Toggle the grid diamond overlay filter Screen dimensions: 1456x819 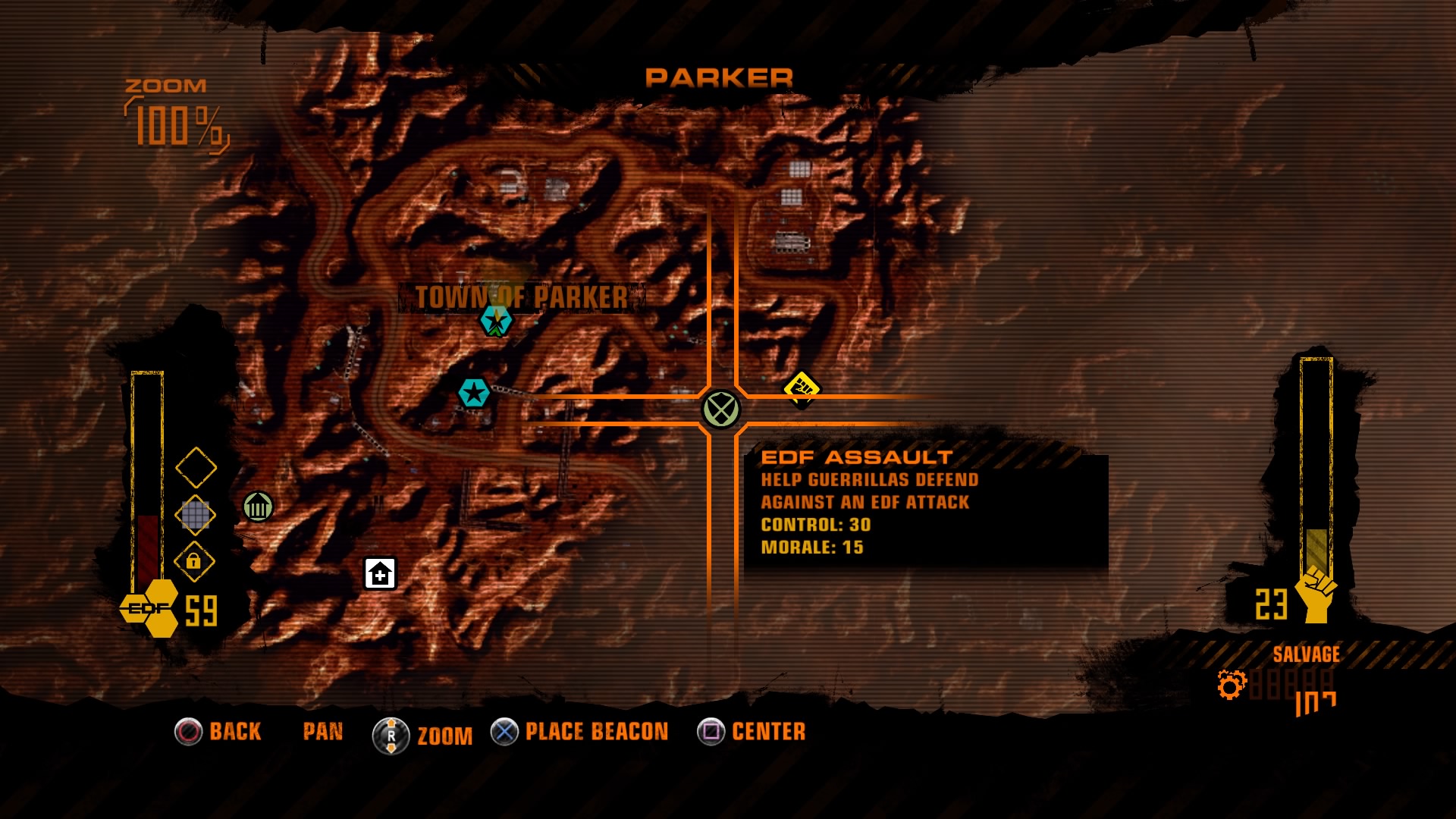pos(197,516)
